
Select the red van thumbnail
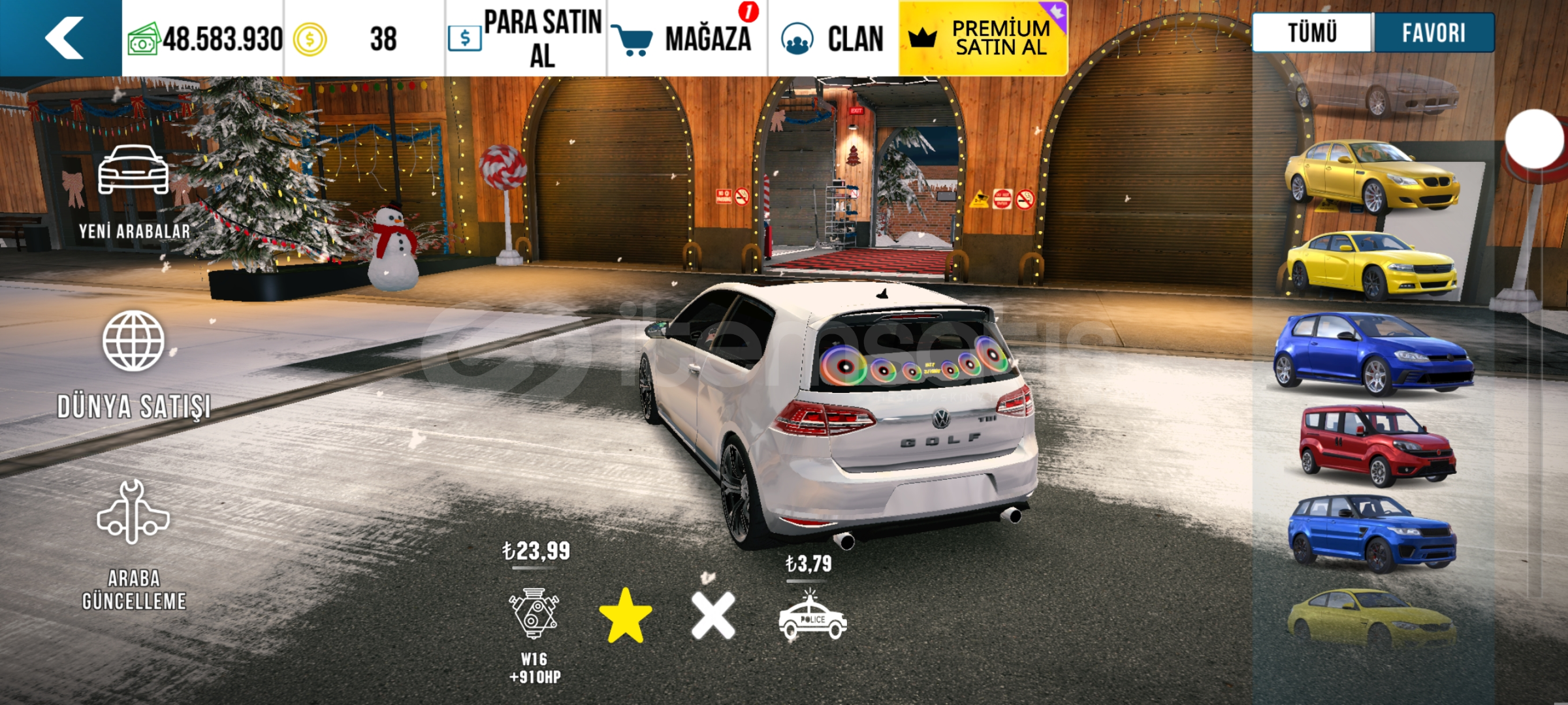(x=1375, y=446)
